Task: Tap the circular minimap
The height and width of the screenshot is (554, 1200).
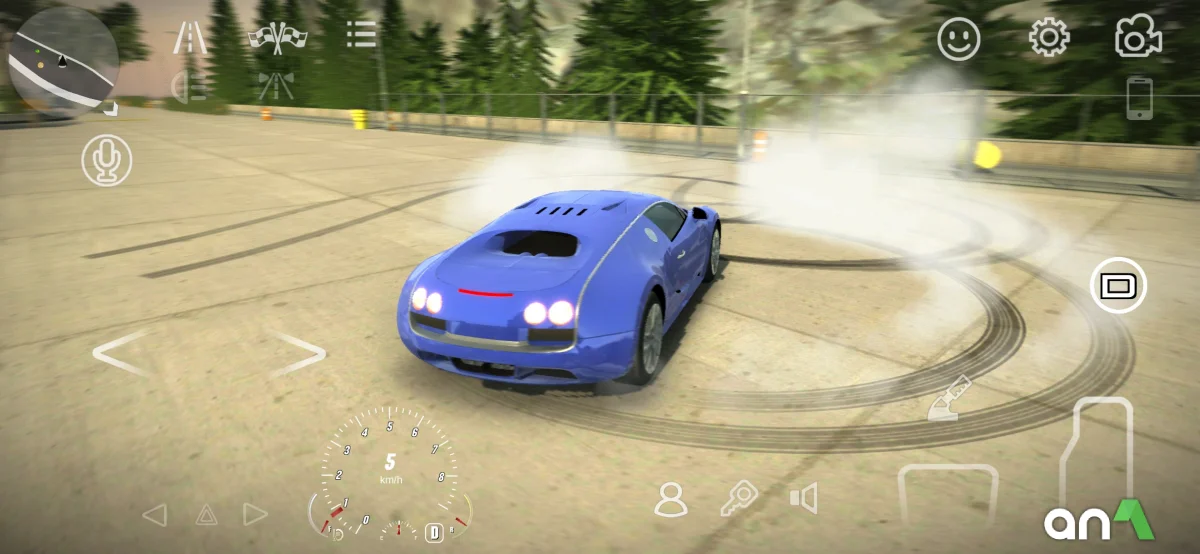Action: click(x=63, y=62)
